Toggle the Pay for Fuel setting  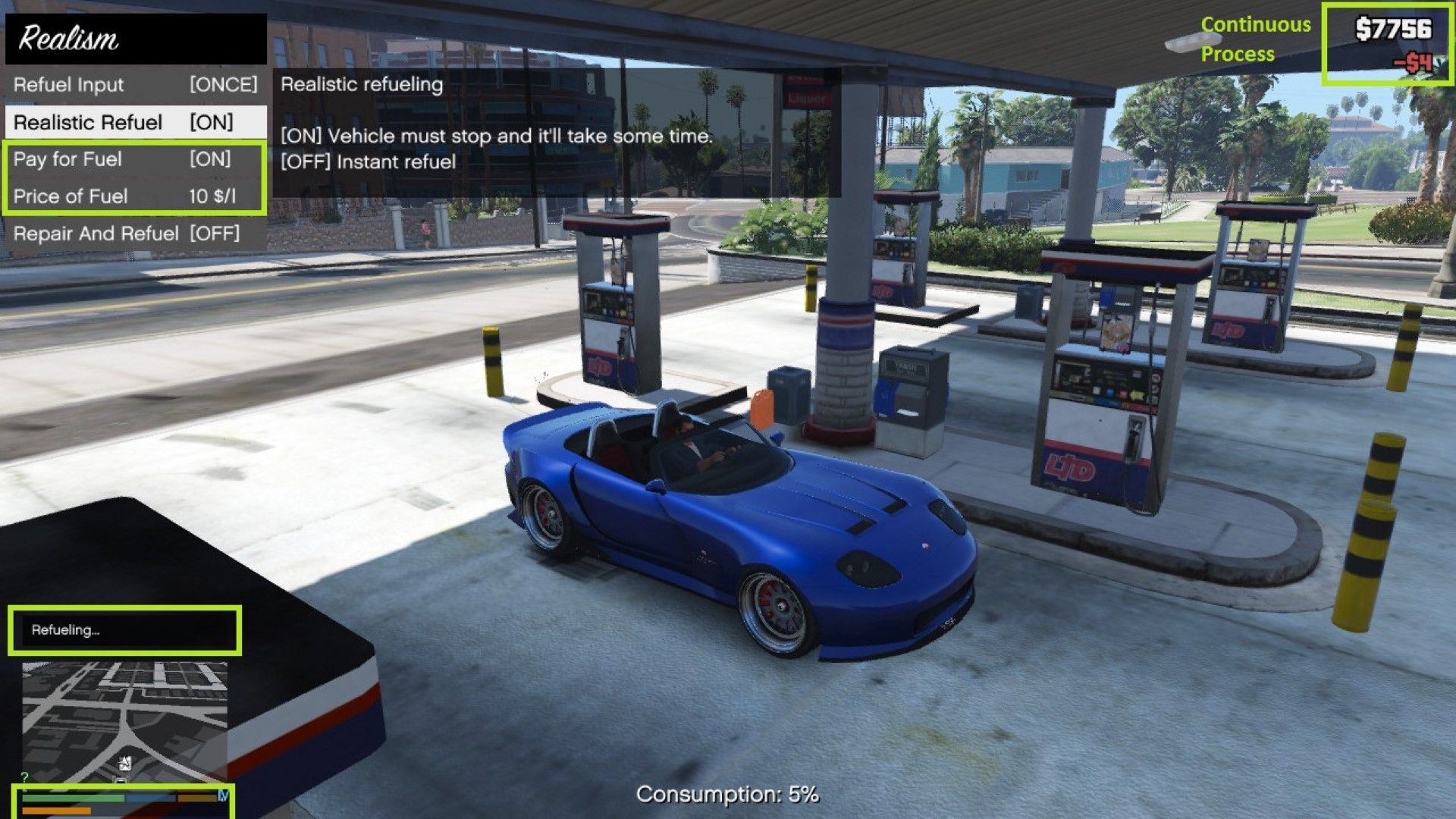(x=135, y=159)
